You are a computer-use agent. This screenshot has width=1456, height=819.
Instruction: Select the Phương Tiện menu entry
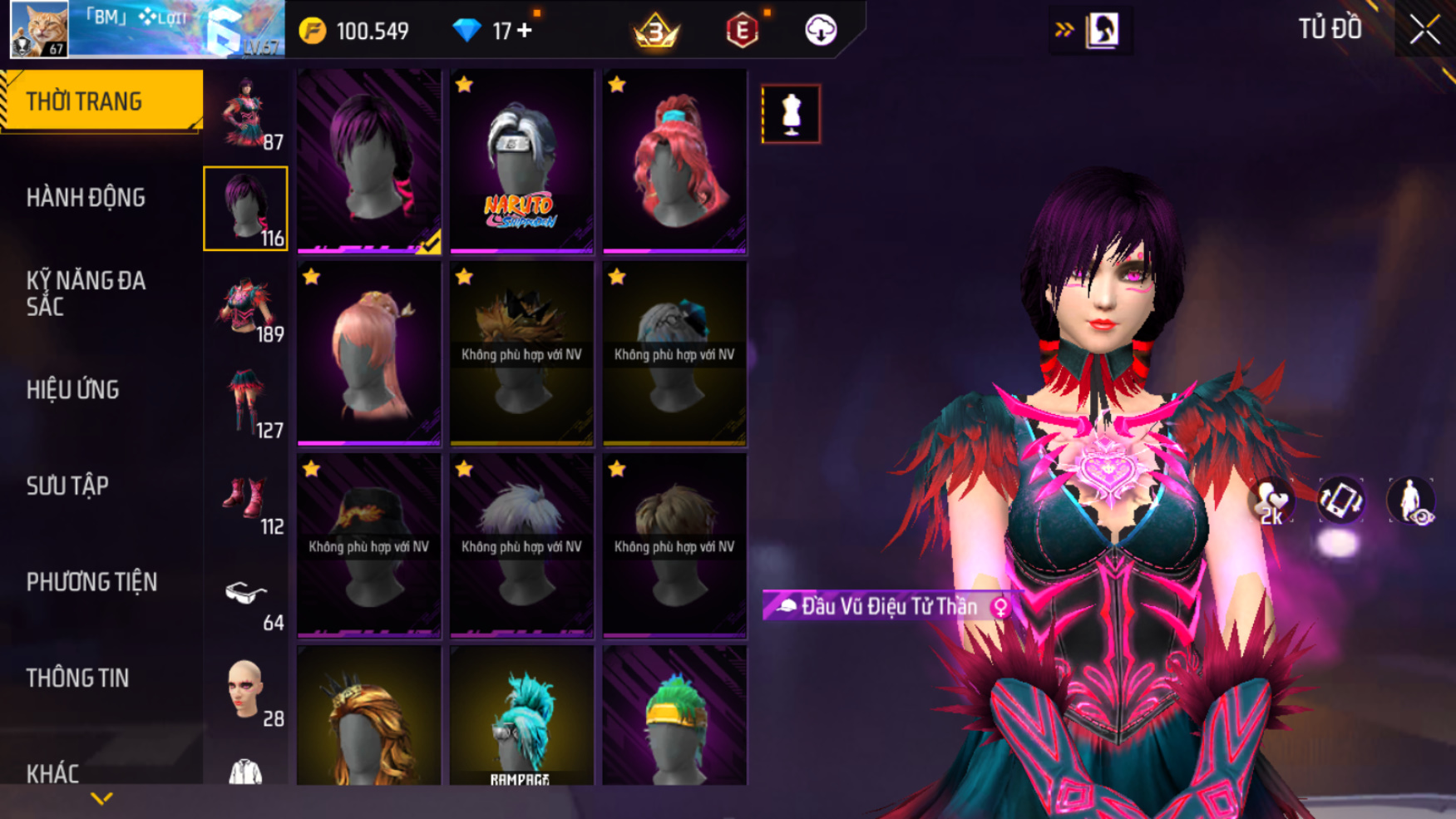[x=91, y=582]
